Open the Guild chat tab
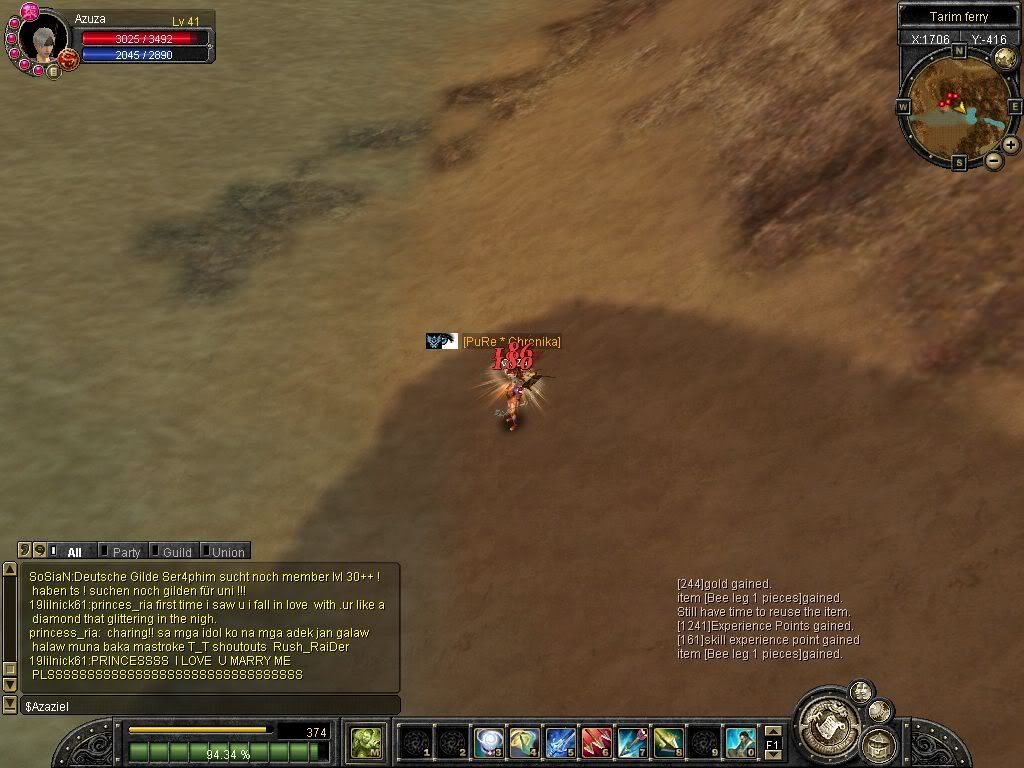This screenshot has width=1024, height=768. pos(177,552)
